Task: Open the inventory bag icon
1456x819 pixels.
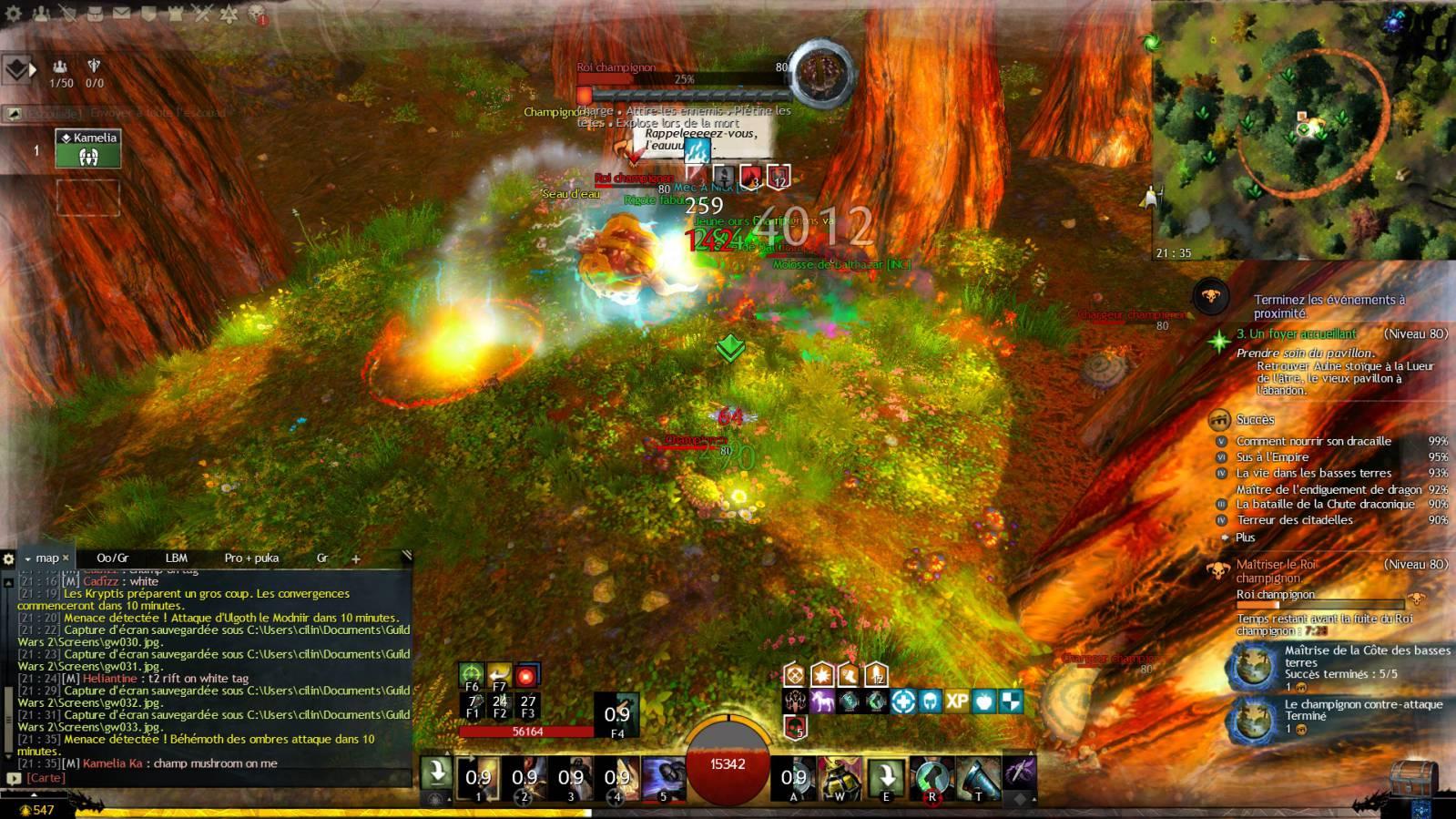Action: pos(95,14)
